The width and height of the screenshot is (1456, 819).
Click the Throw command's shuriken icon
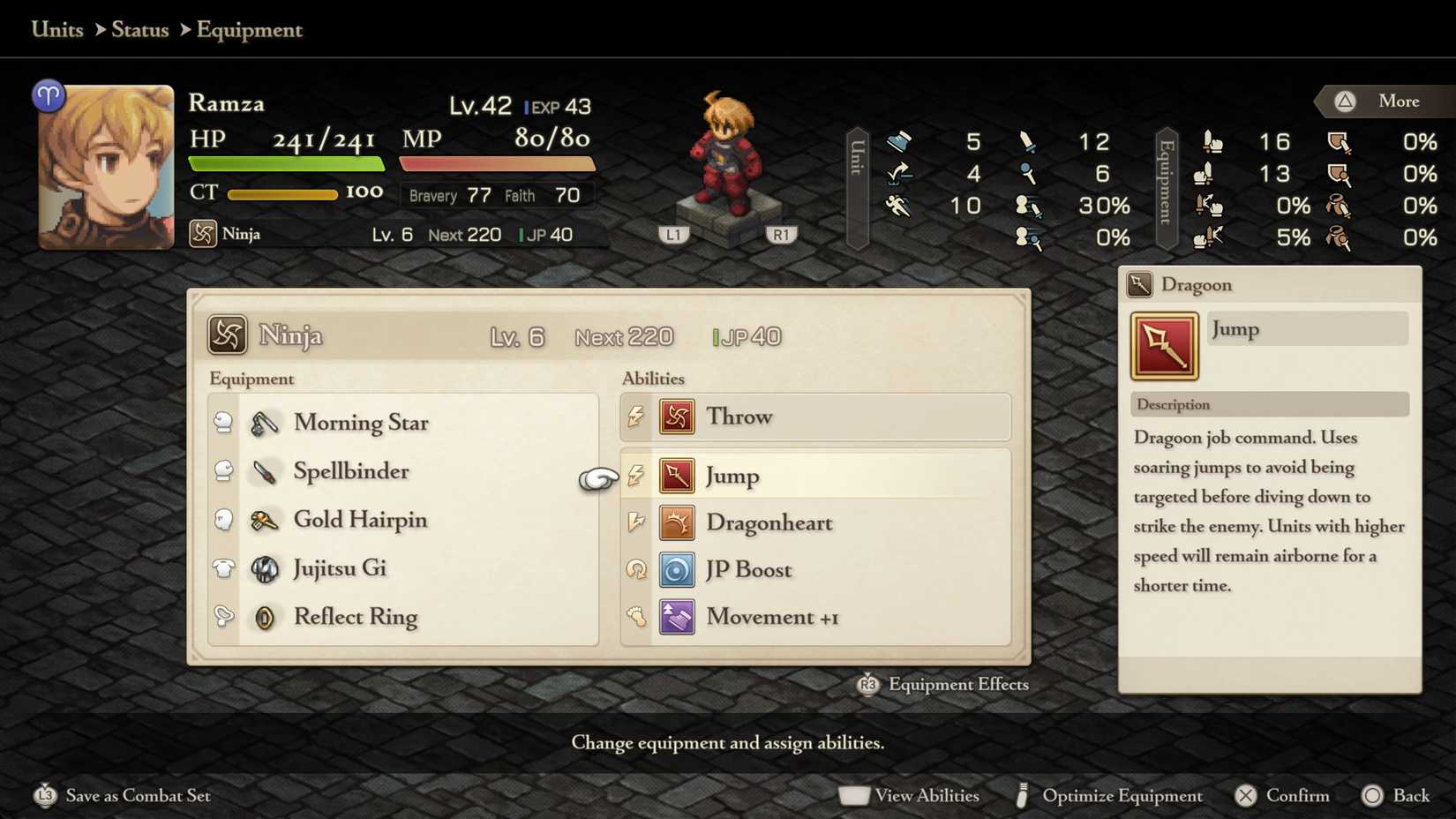[676, 417]
